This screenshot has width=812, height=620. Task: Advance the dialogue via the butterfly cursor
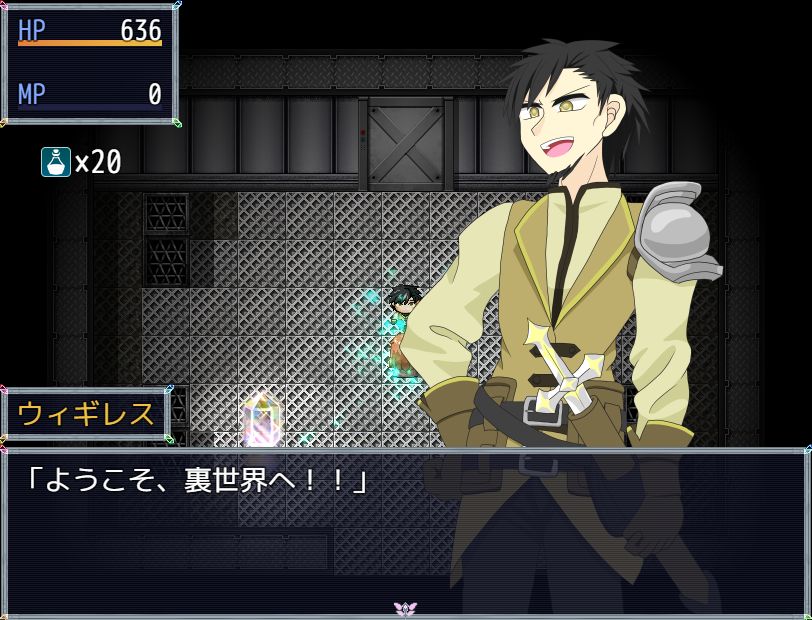(405, 608)
